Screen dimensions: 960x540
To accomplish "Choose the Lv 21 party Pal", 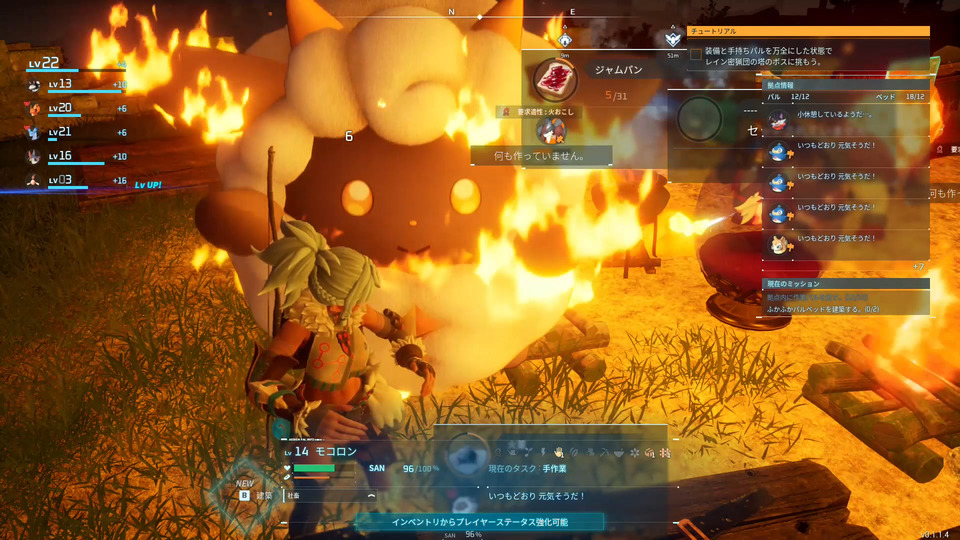I will click(35, 133).
